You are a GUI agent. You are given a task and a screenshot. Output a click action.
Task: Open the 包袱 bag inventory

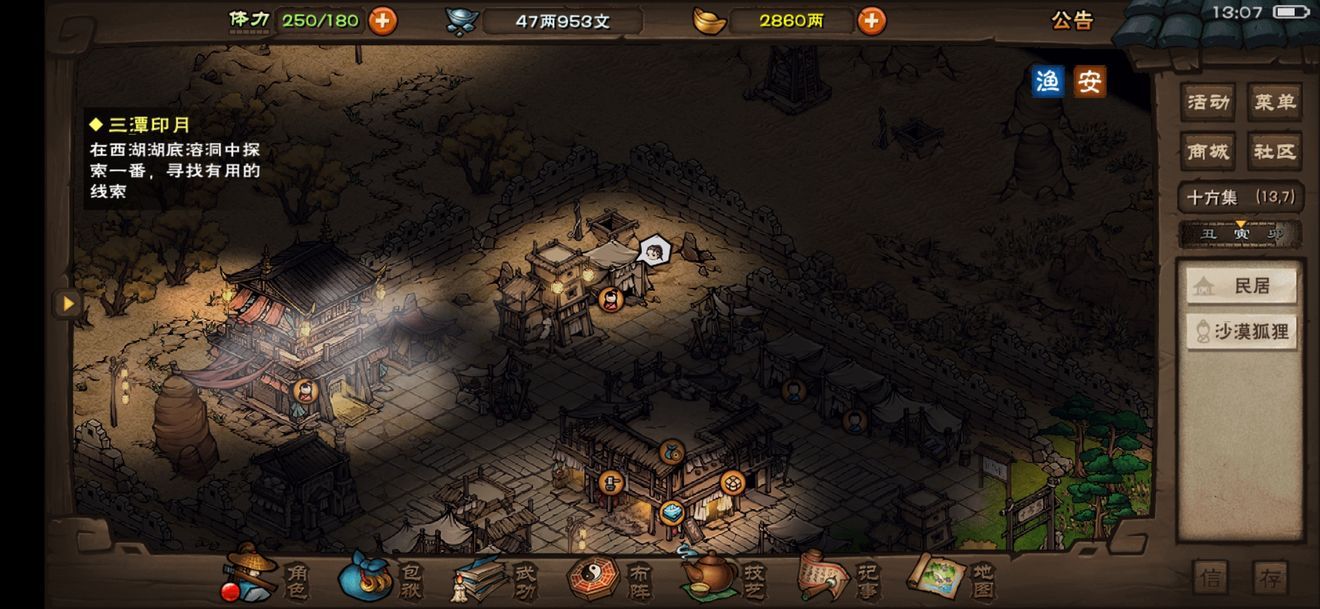(x=381, y=577)
